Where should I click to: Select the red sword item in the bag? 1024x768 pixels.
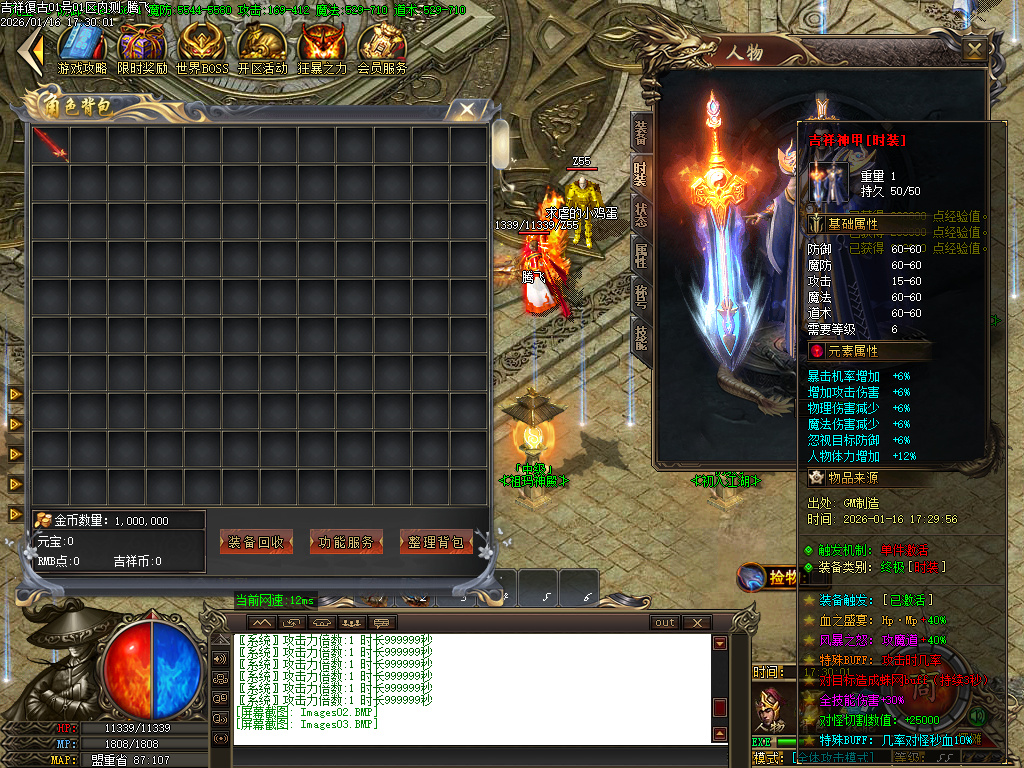coord(50,144)
